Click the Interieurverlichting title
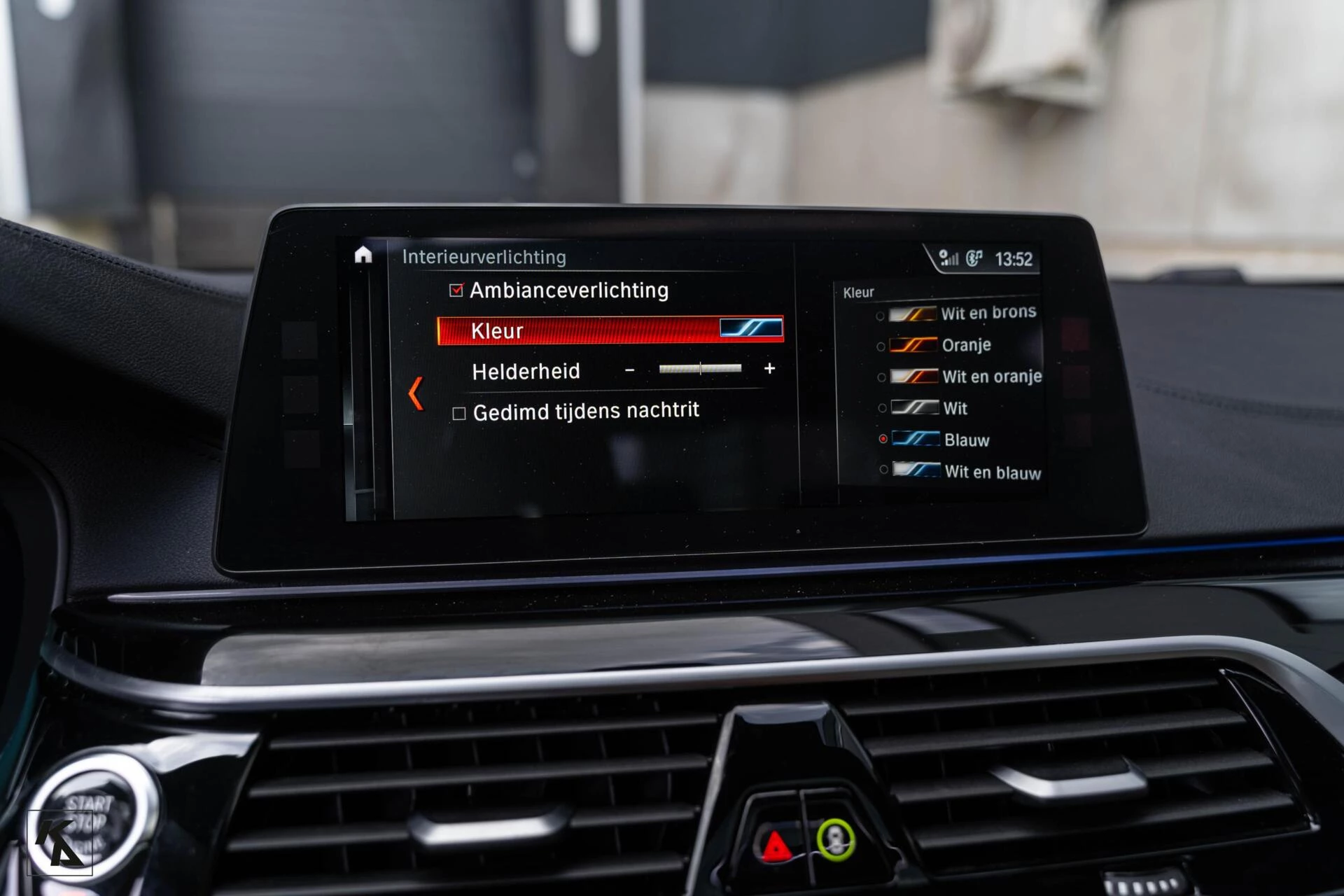Viewport: 1344px width, 896px height. click(484, 257)
